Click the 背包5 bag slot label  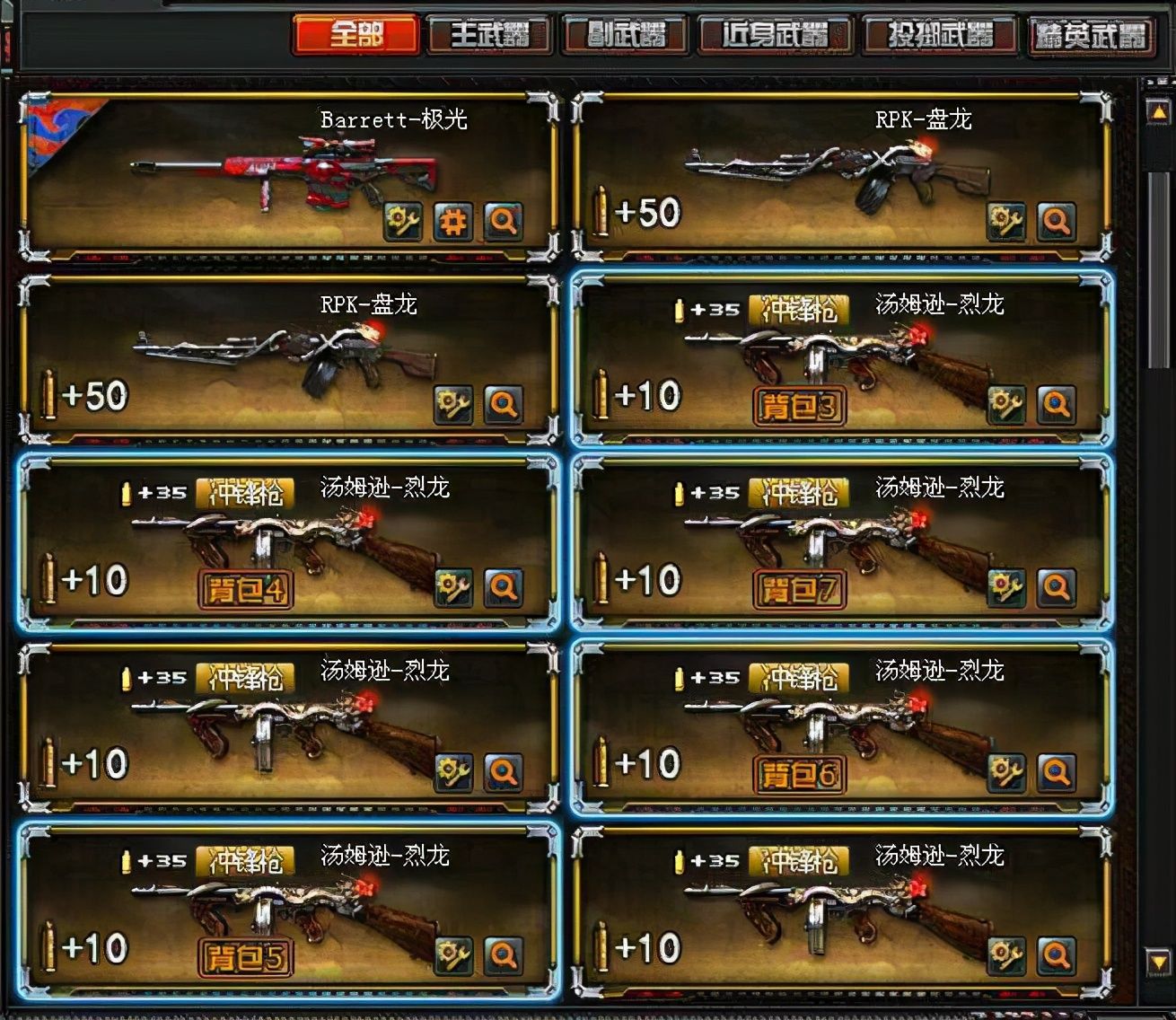coord(245,957)
